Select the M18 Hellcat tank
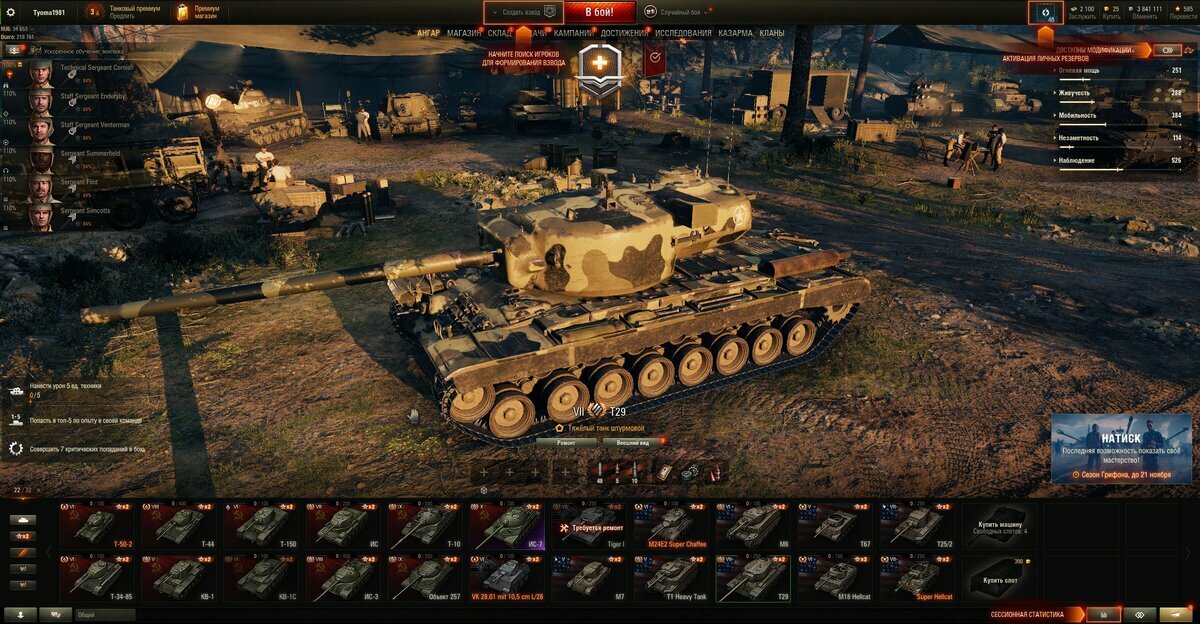Image resolution: width=1200 pixels, height=624 pixels. 835,578
